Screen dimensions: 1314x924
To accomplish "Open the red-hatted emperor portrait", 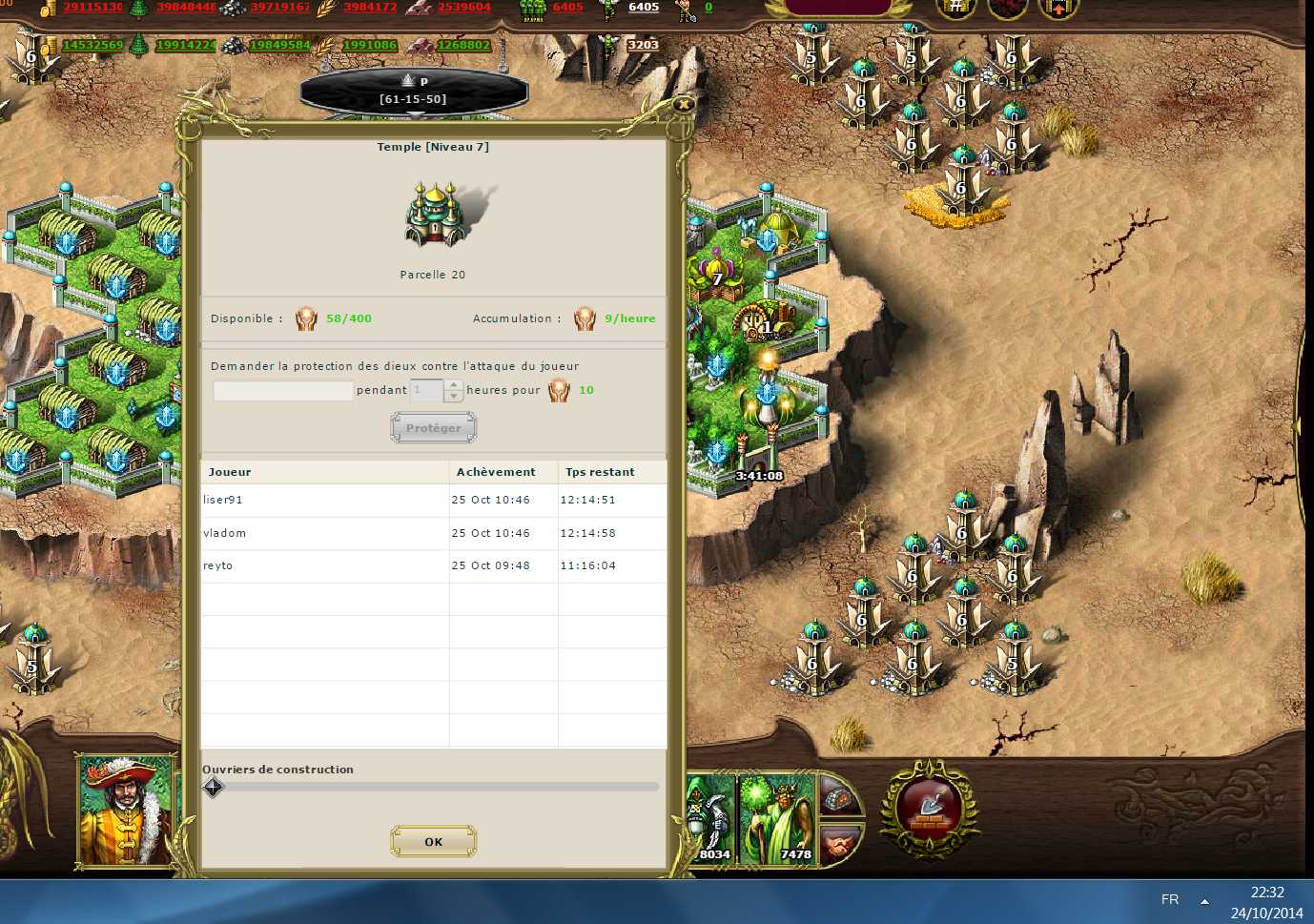I will point(125,810).
